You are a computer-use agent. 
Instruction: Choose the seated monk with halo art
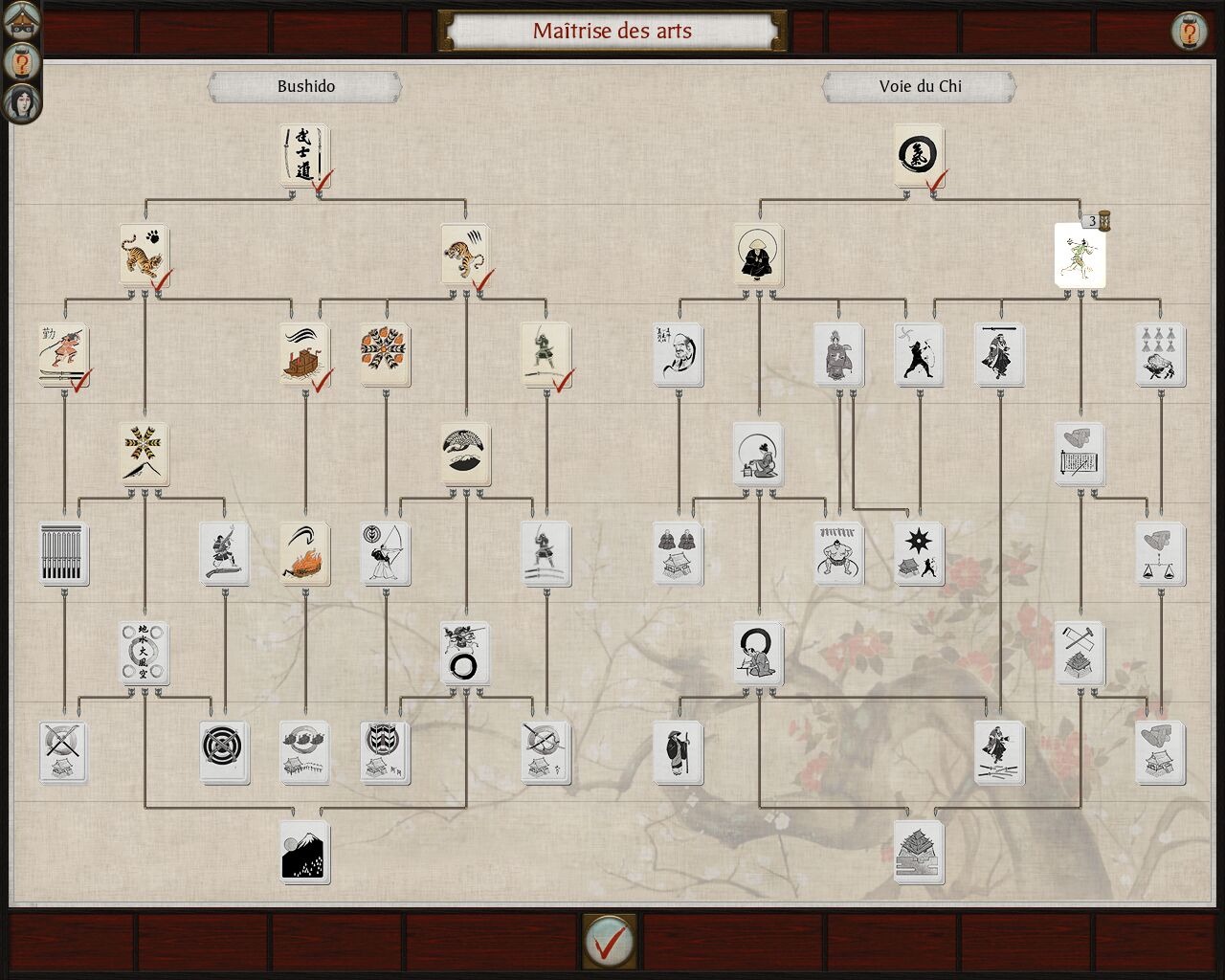[758, 255]
